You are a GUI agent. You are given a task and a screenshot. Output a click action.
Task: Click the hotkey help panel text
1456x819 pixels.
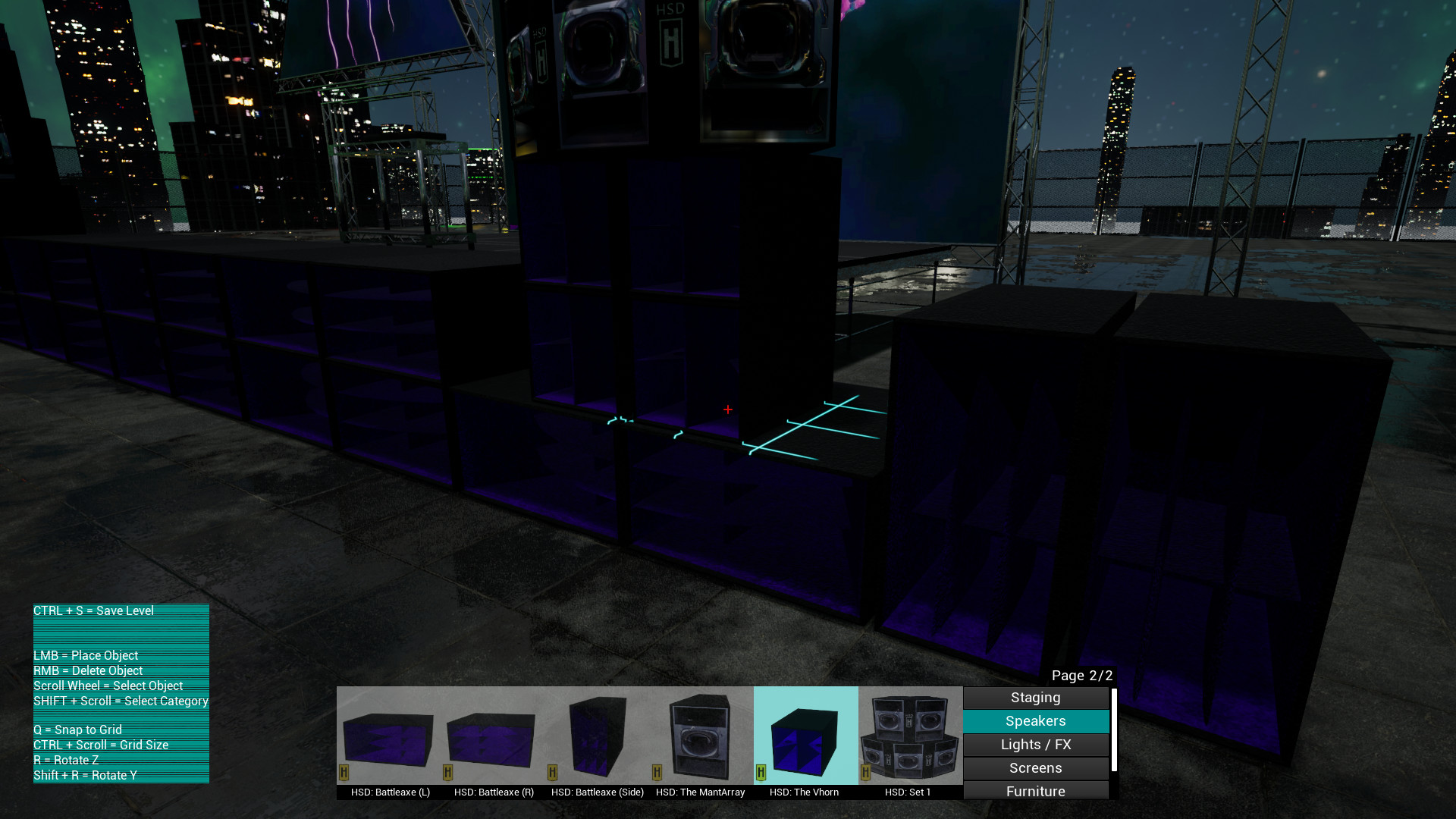tap(121, 692)
